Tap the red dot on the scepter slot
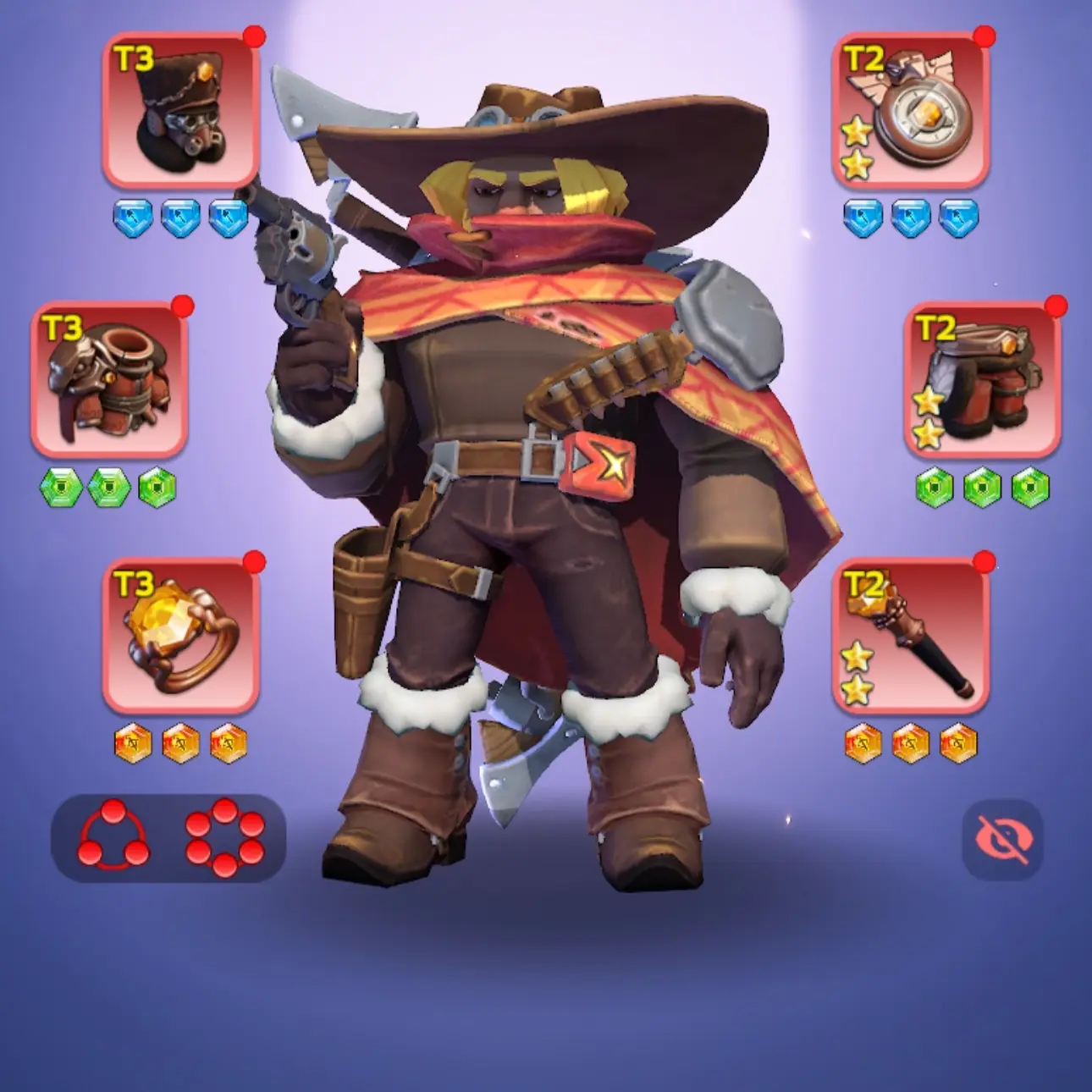Image resolution: width=1092 pixels, height=1092 pixels. pos(985,560)
